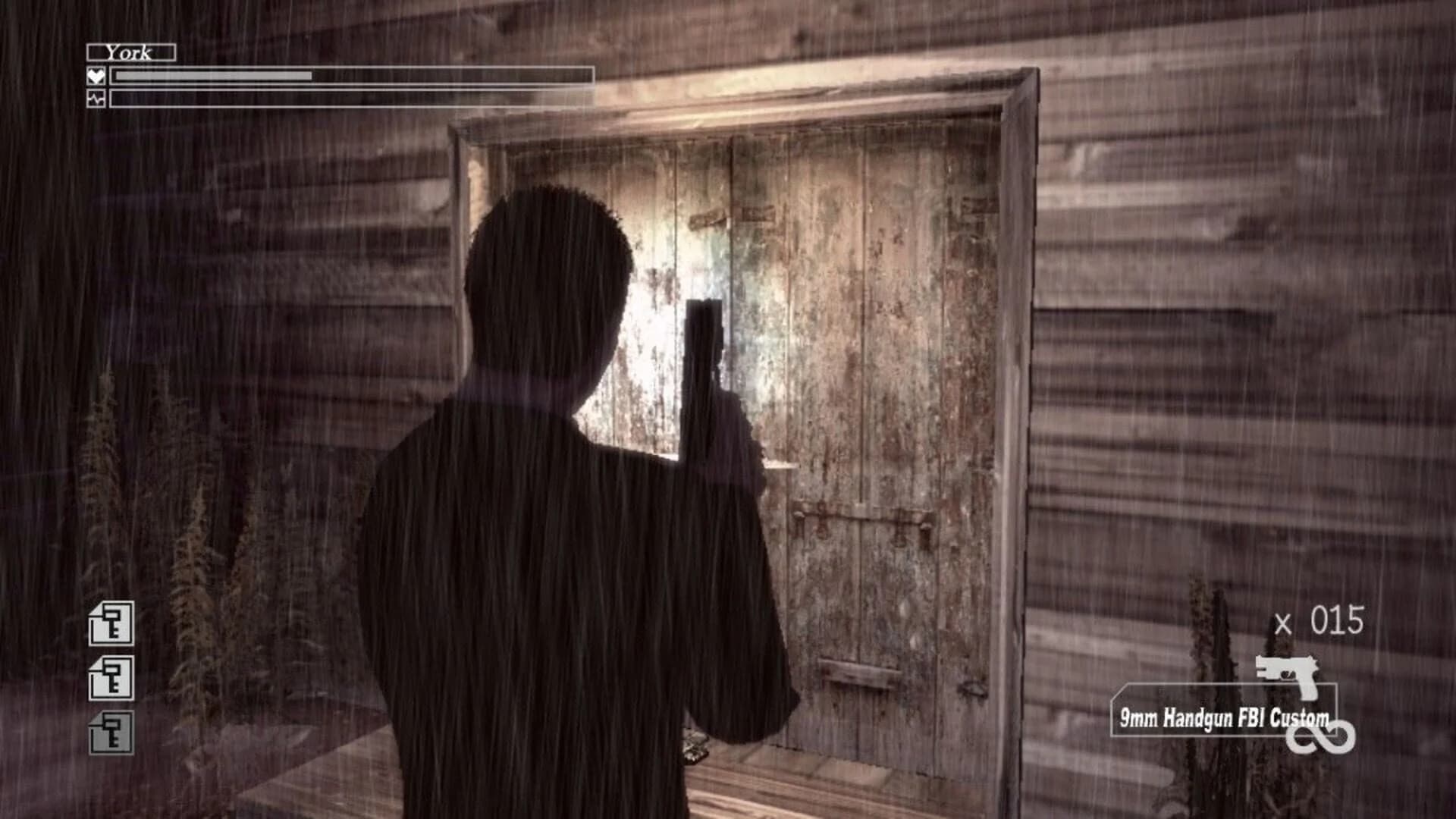Toggle the heart indicator beside the health bar

[x=96, y=75]
